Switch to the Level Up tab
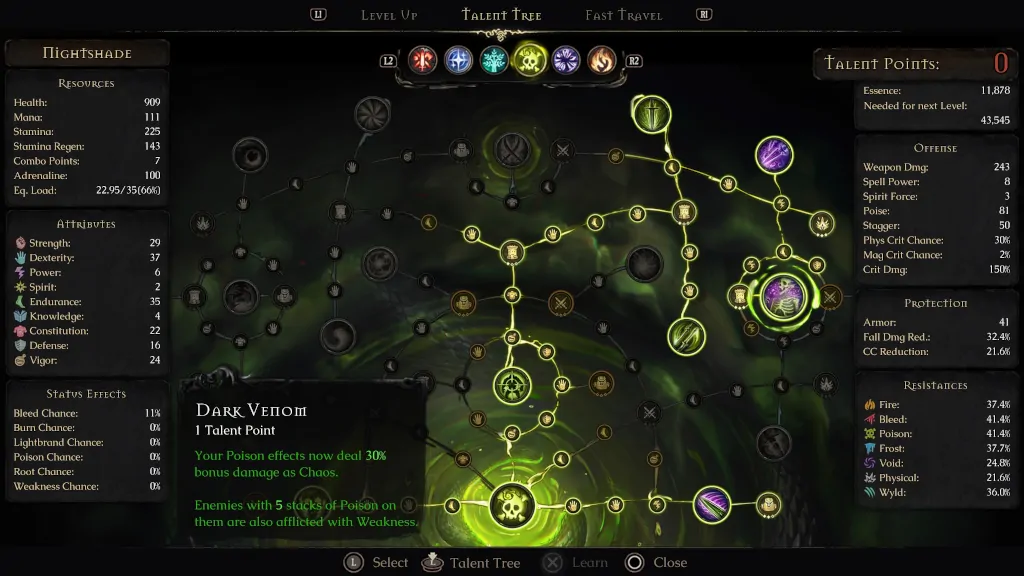Viewport: 1024px width, 576px height. [x=389, y=15]
